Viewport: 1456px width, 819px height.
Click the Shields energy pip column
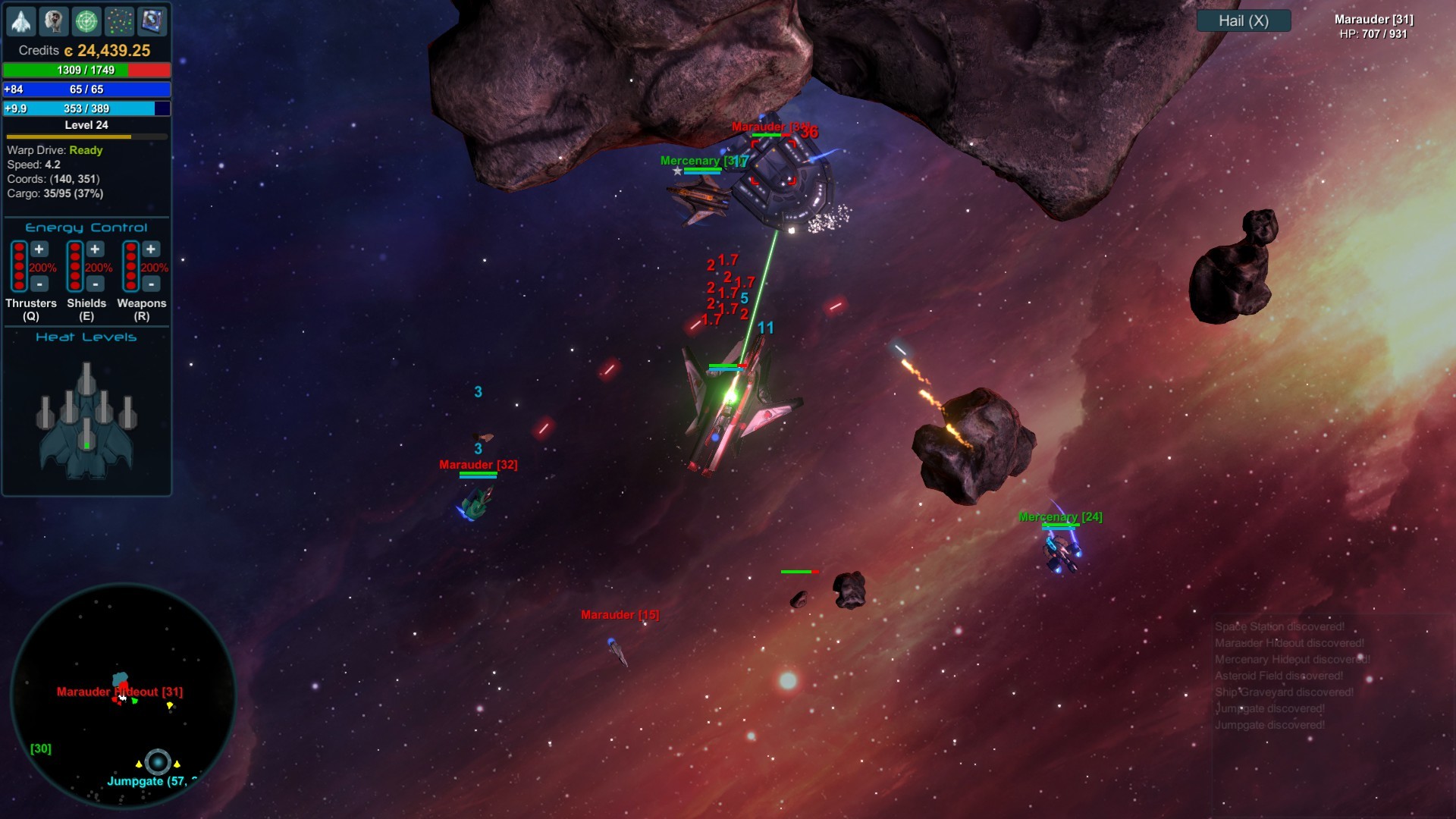point(74,265)
